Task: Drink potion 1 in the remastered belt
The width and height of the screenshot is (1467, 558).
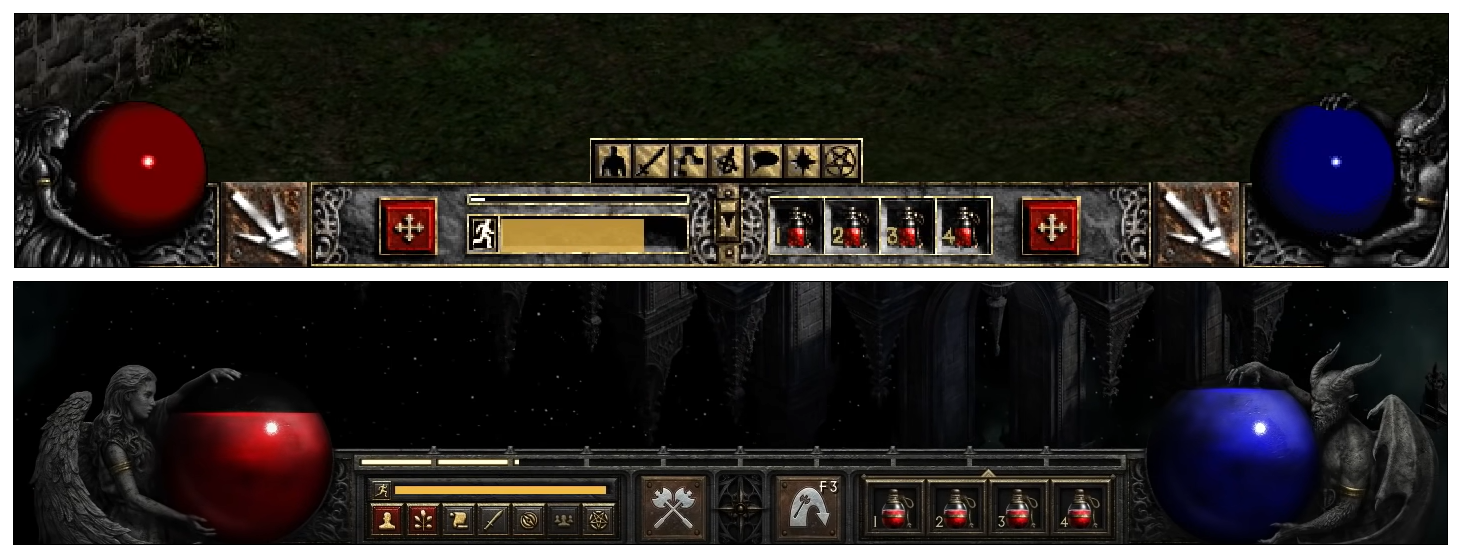Action: click(x=894, y=509)
